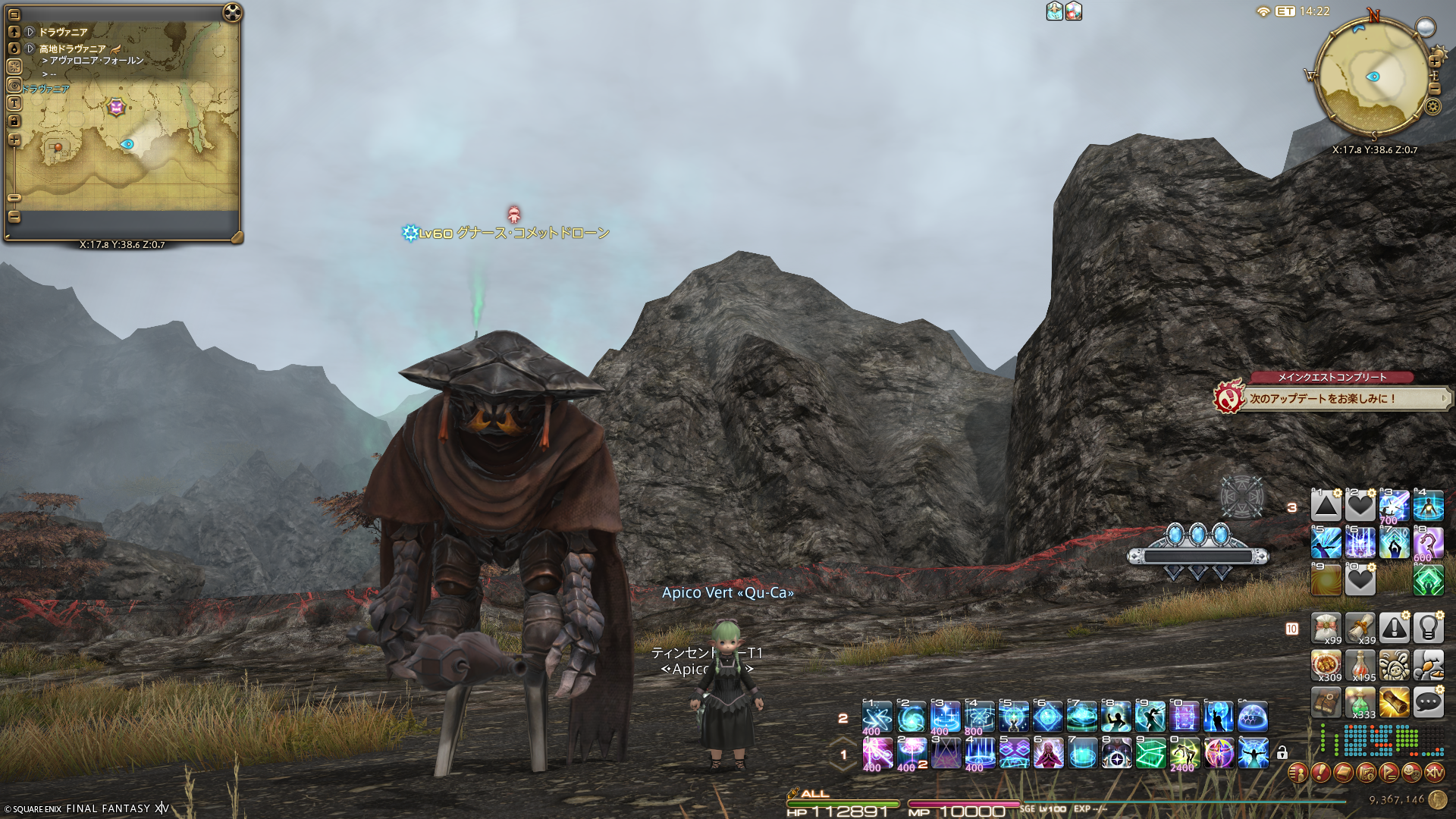This screenshot has height=819, width=1456.
Task: Activate the speech bubble macro icon
Action: click(1428, 703)
